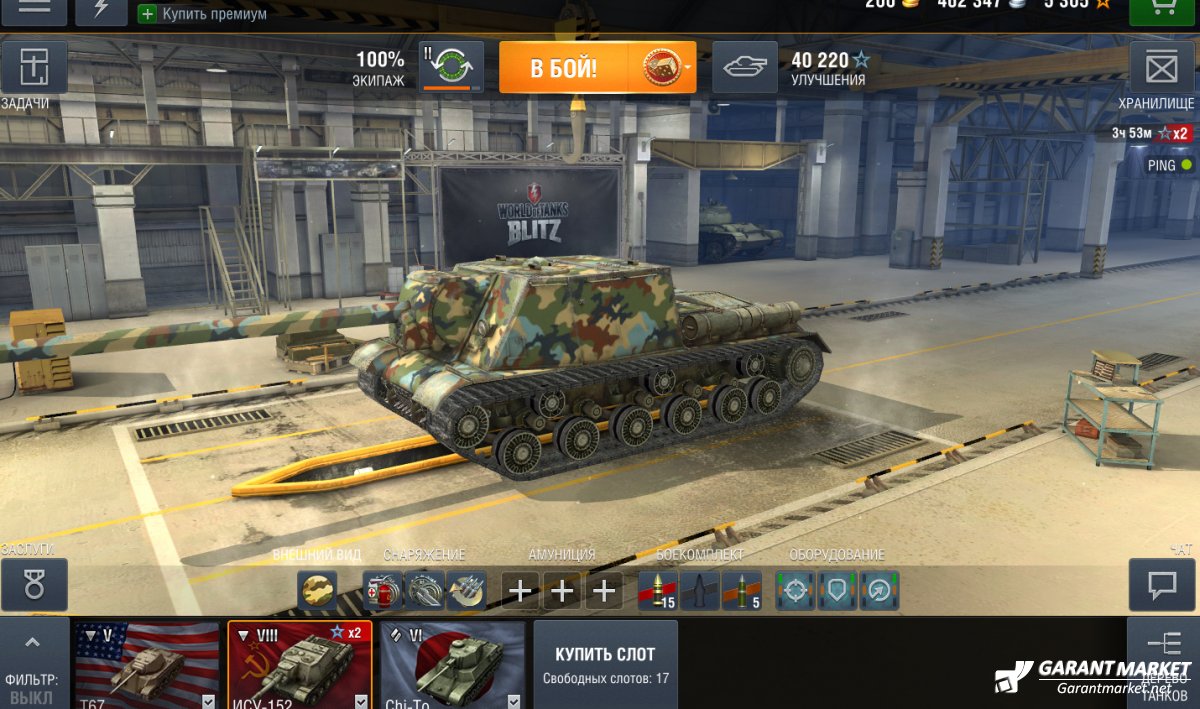The image size is (1200, 709).
Task: Open the lightning bolt boosters button
Action: pos(101,8)
